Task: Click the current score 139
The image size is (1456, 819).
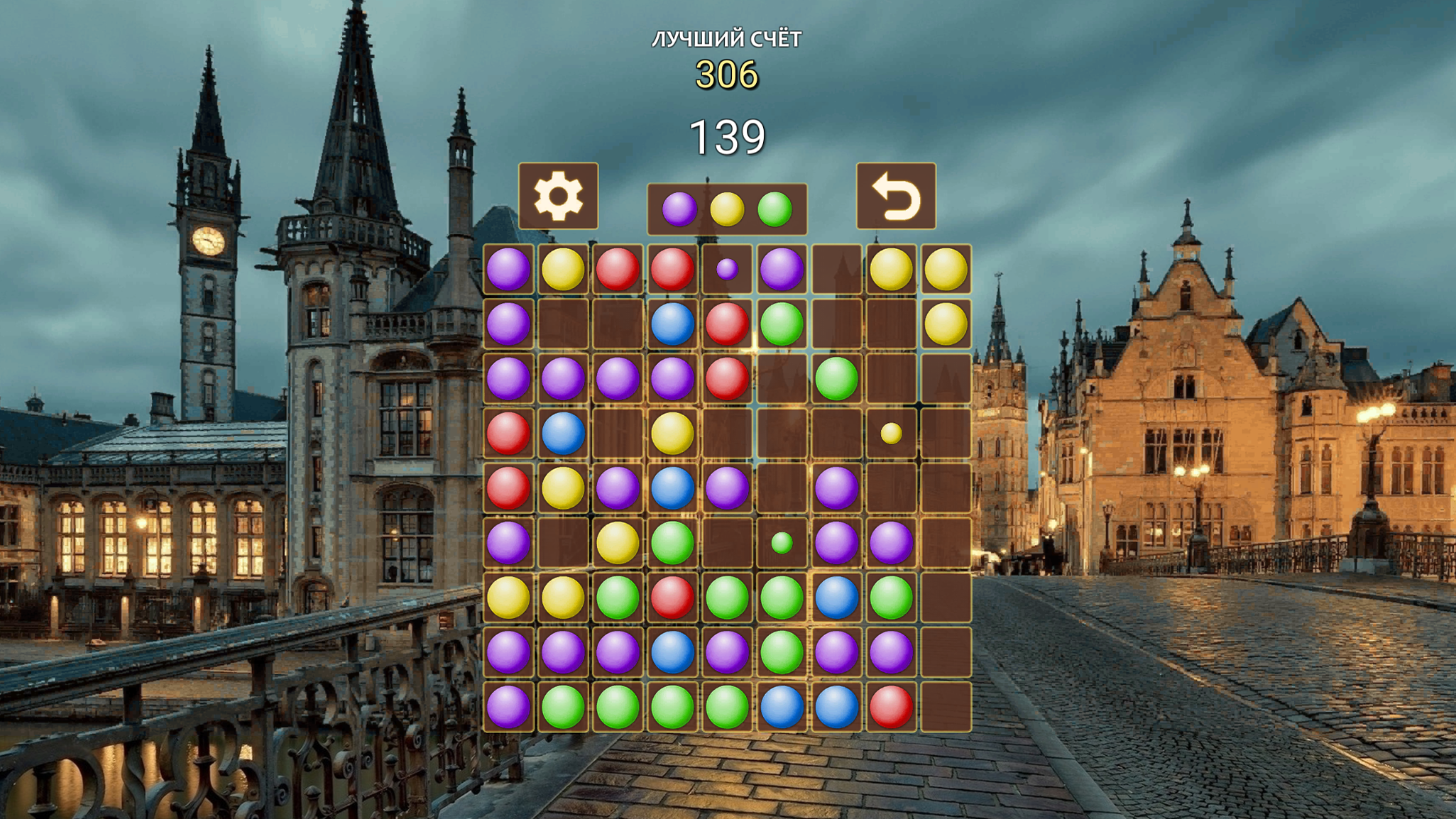Action: pyautogui.click(x=728, y=136)
